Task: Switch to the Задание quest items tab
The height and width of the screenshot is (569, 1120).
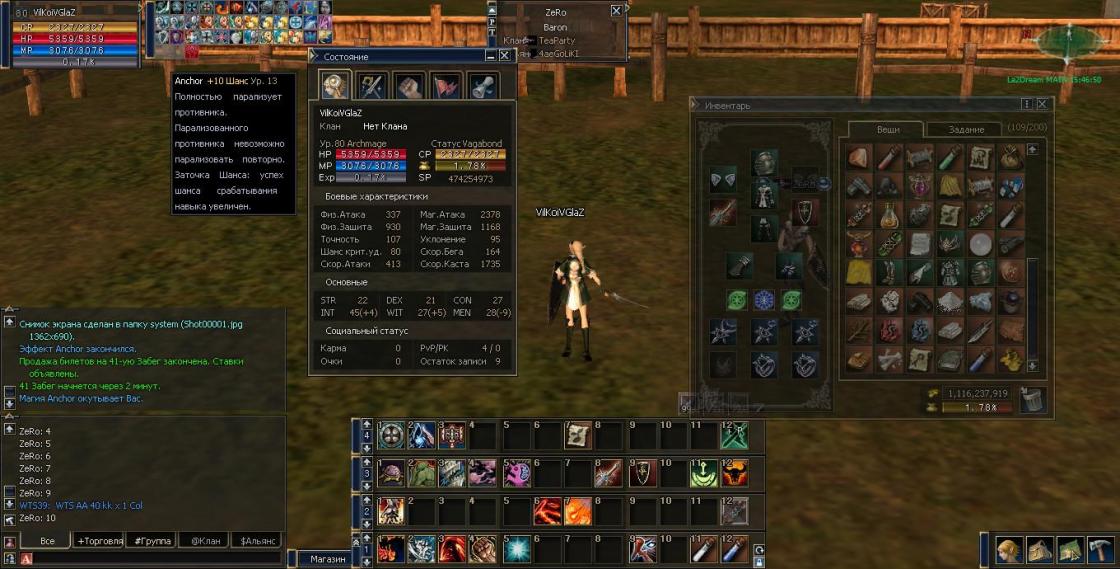Action: point(966,129)
